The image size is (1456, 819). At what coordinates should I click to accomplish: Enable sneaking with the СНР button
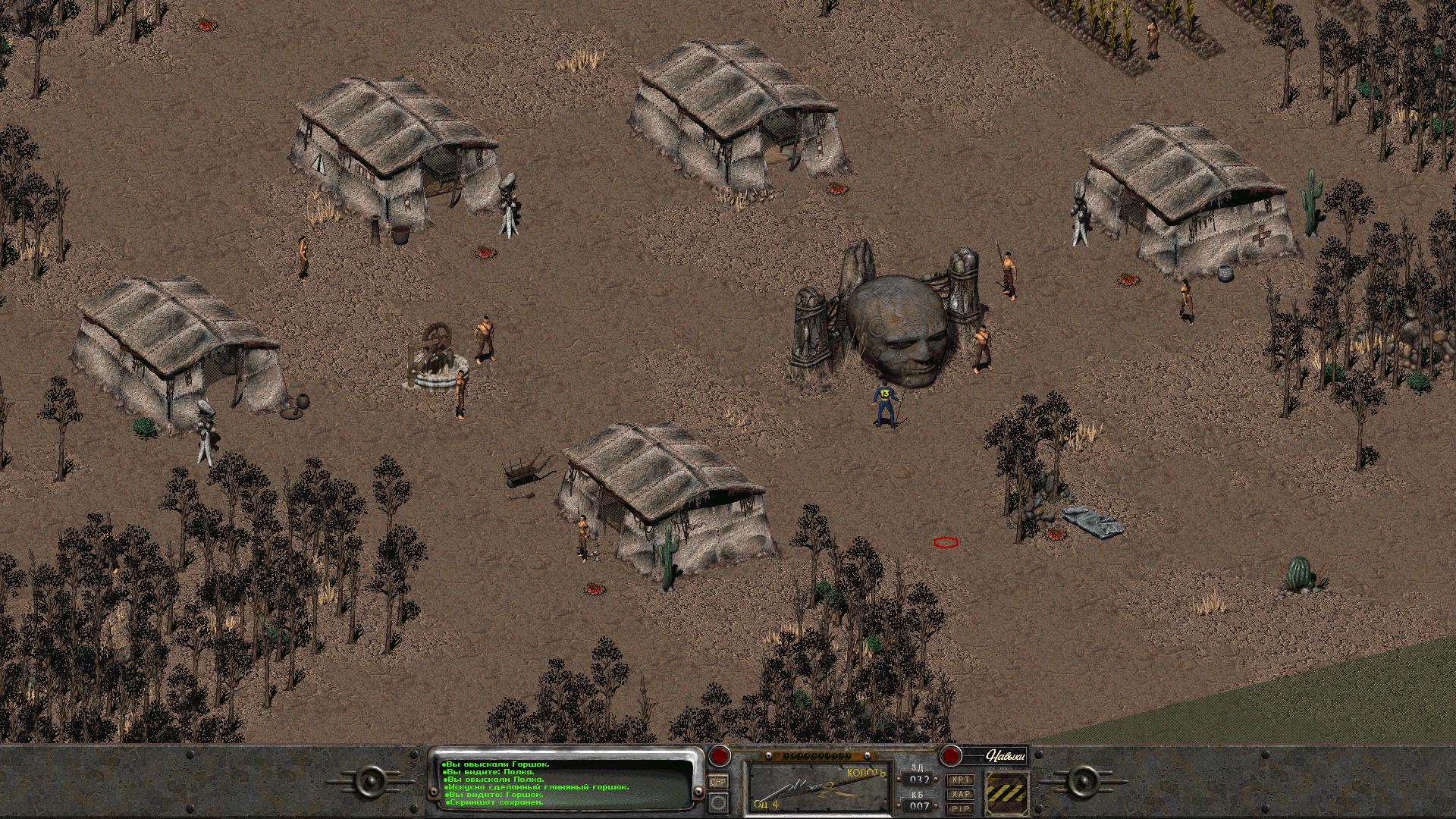(718, 782)
